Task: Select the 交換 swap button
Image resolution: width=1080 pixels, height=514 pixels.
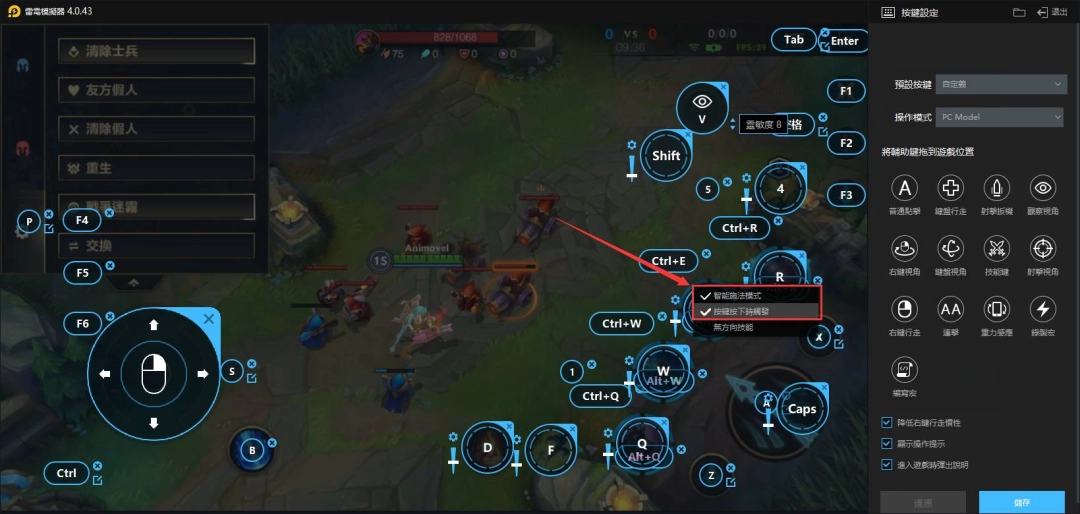Action: pos(156,246)
